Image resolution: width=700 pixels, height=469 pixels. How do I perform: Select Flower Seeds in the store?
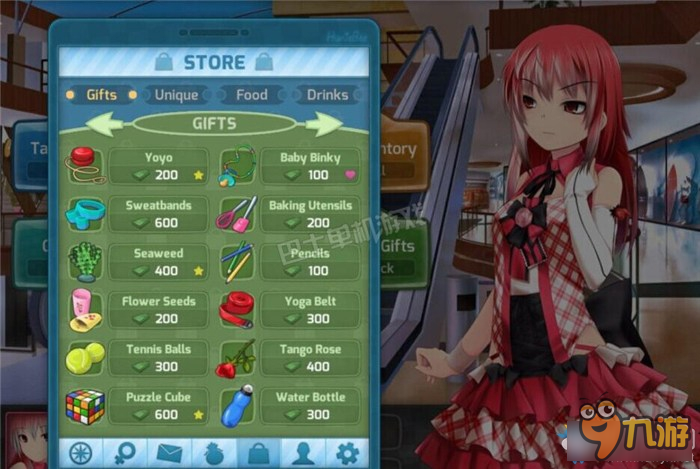[x=158, y=310]
